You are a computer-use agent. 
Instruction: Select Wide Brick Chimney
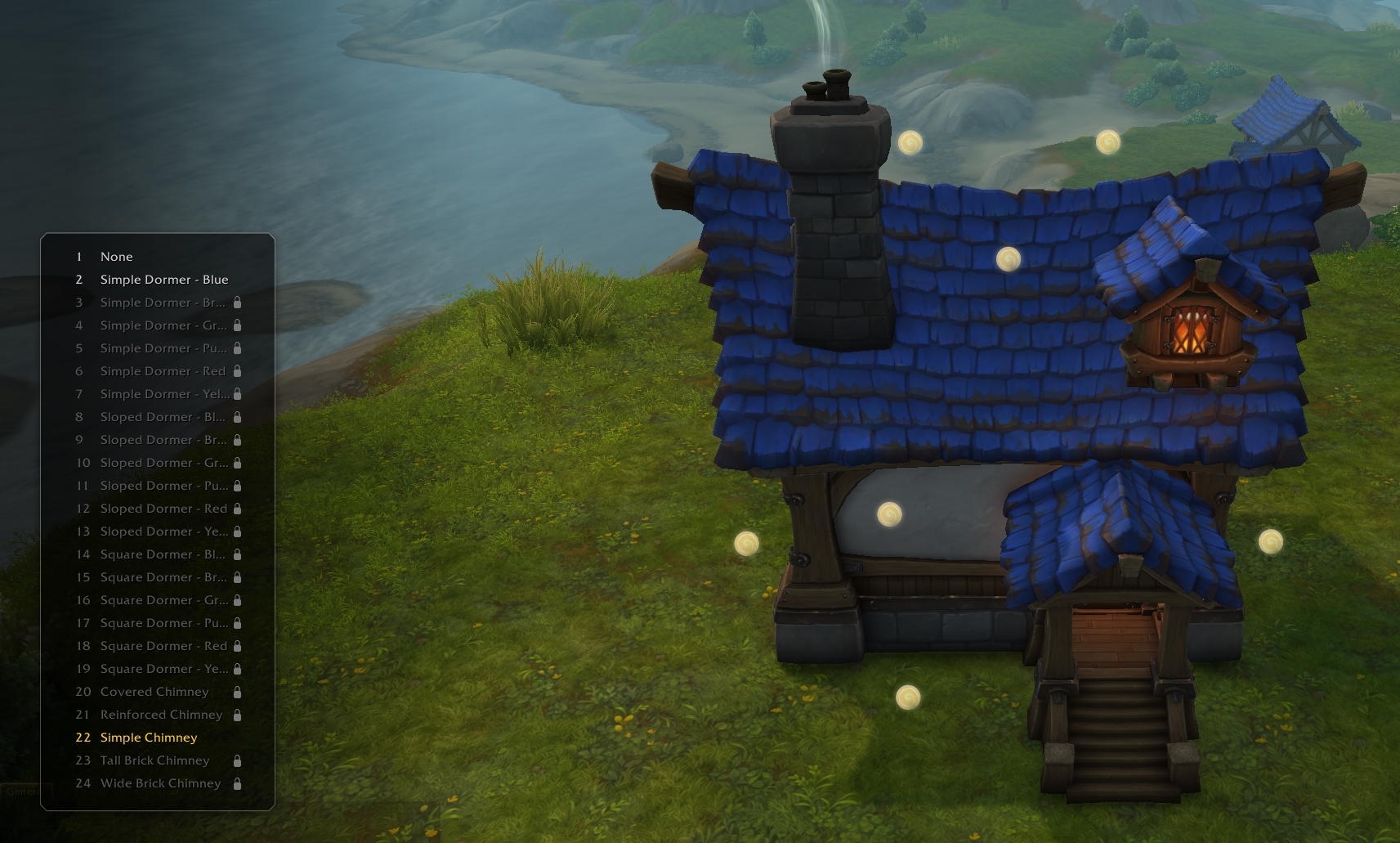[x=160, y=783]
